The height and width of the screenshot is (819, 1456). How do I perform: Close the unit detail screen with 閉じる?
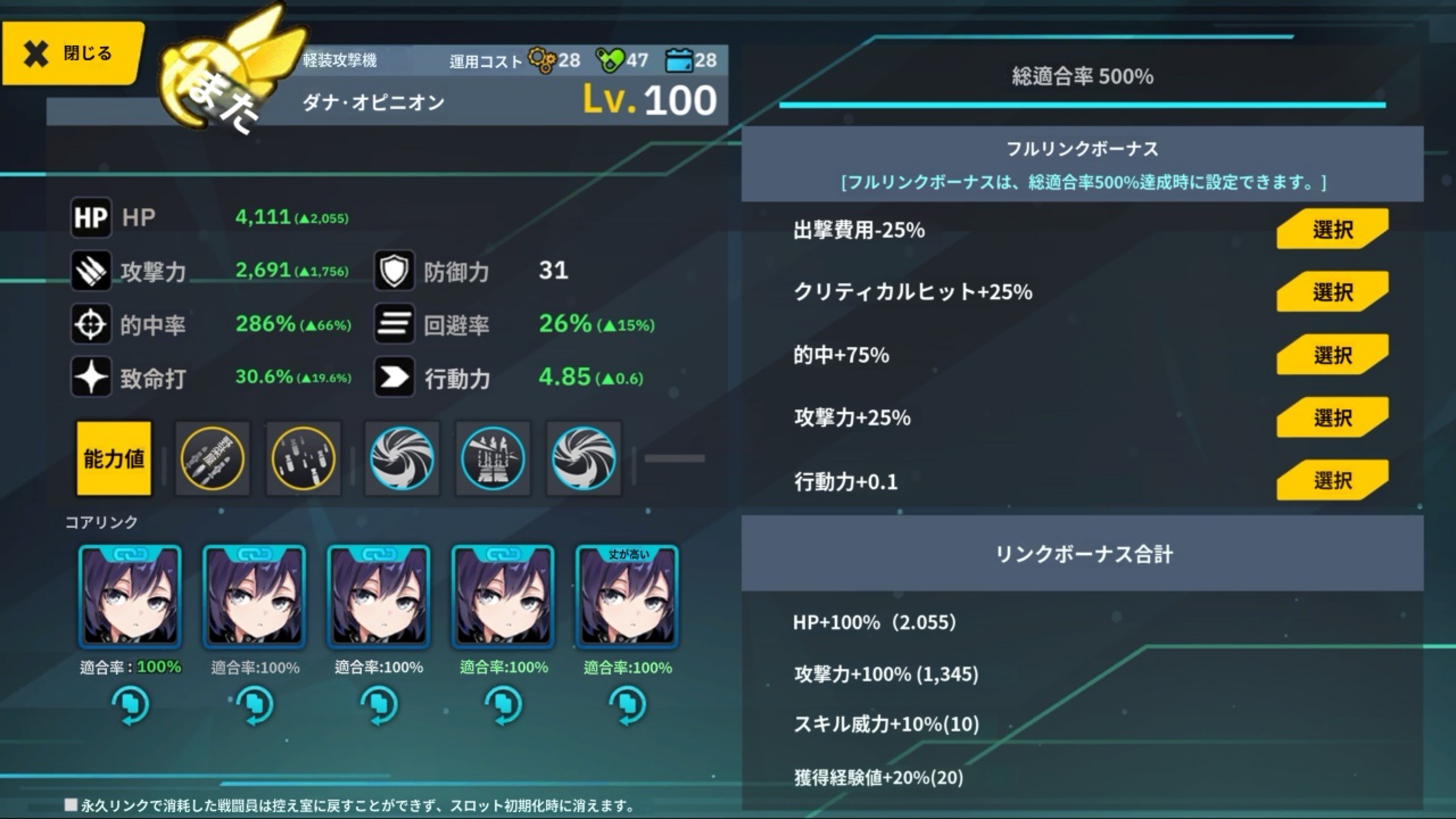(71, 54)
